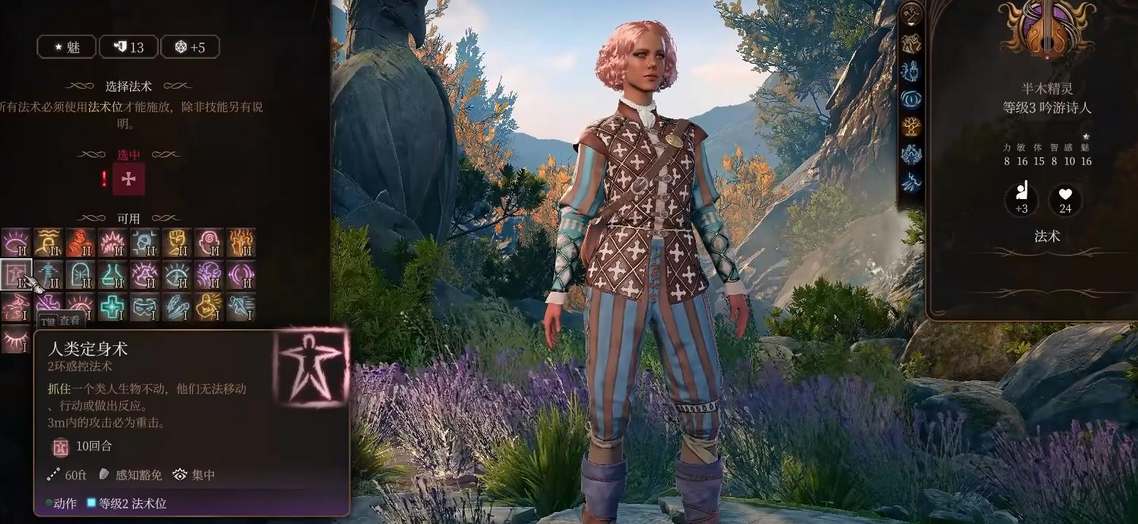Open the orange tree level-up tab
The height and width of the screenshot is (524, 1138).
point(911,126)
